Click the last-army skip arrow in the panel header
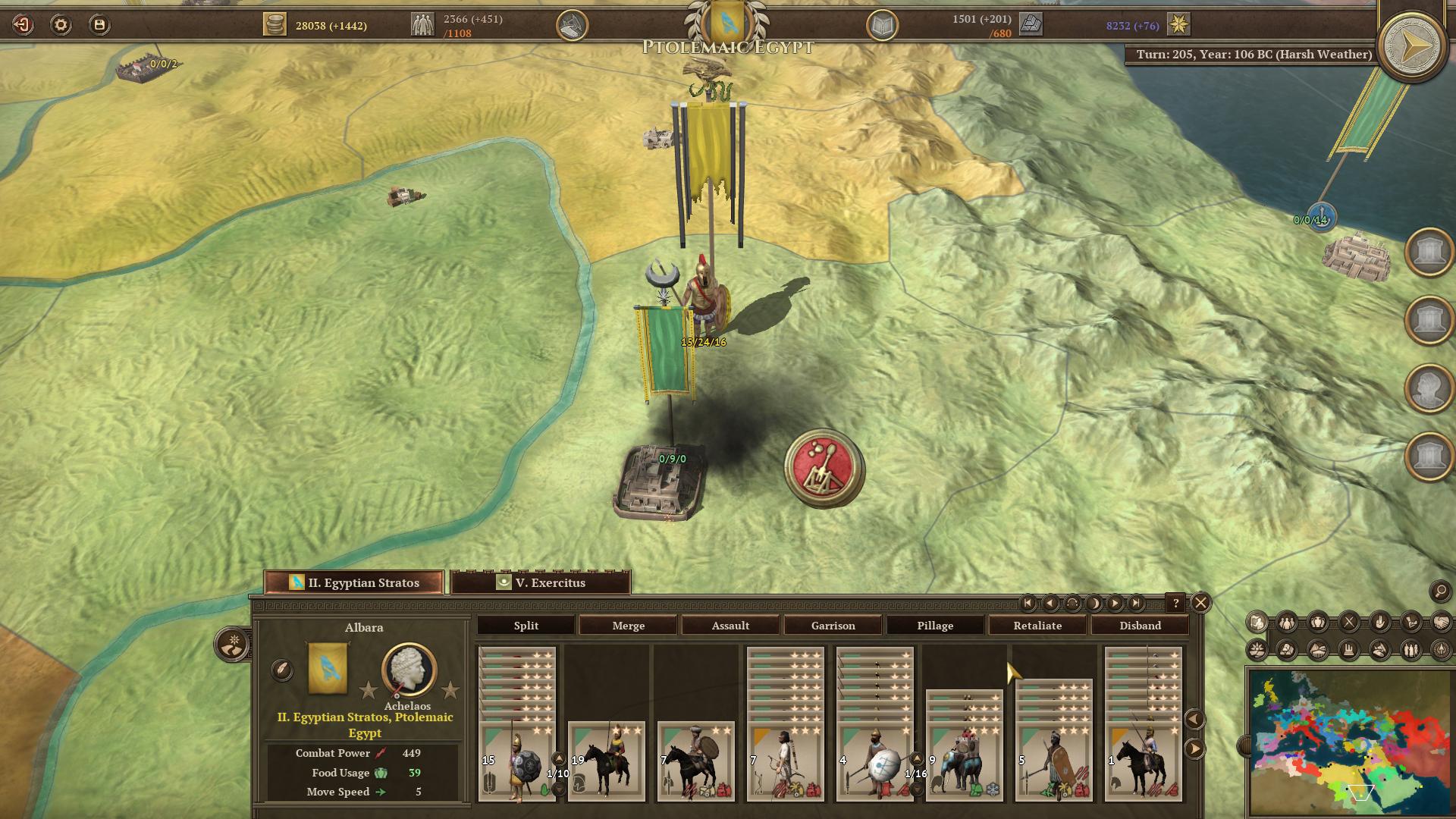The width and height of the screenshot is (1456, 819). click(x=1137, y=604)
